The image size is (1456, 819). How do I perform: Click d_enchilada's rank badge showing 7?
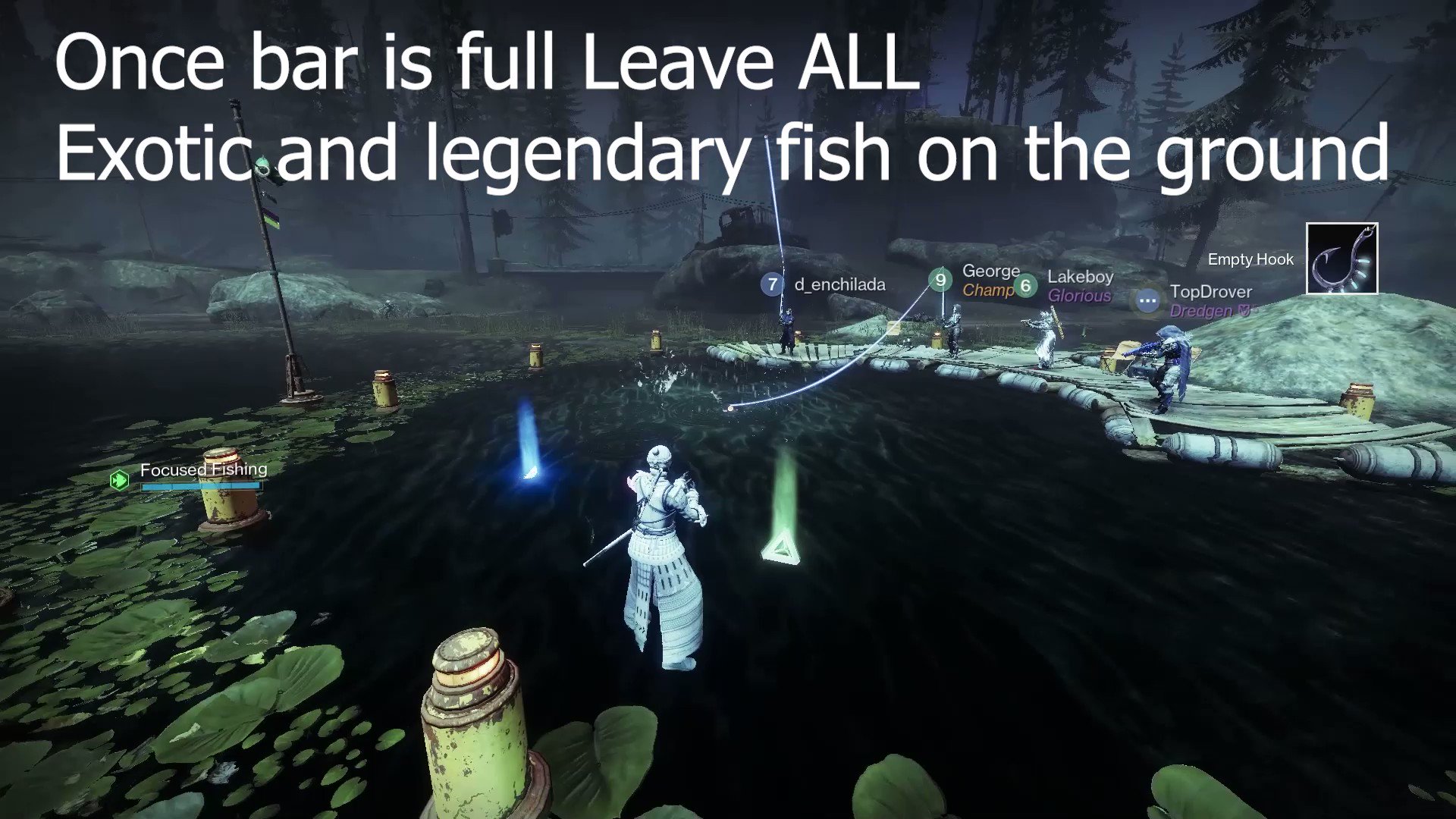pos(771,284)
